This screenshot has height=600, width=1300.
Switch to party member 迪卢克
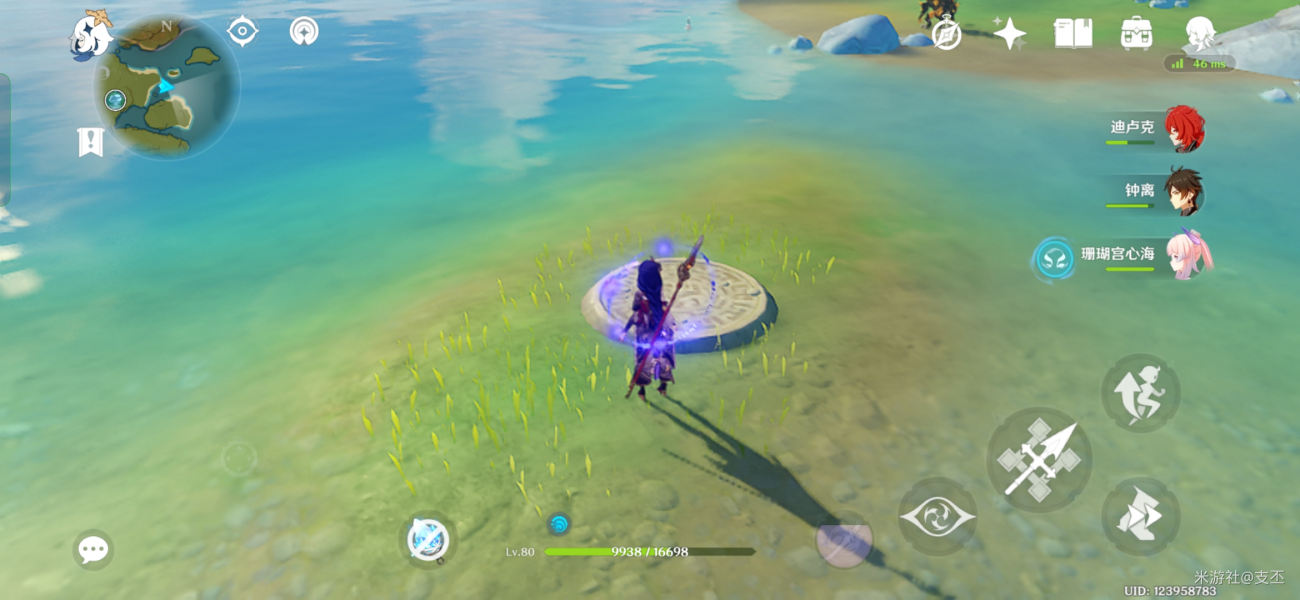pos(1184,128)
